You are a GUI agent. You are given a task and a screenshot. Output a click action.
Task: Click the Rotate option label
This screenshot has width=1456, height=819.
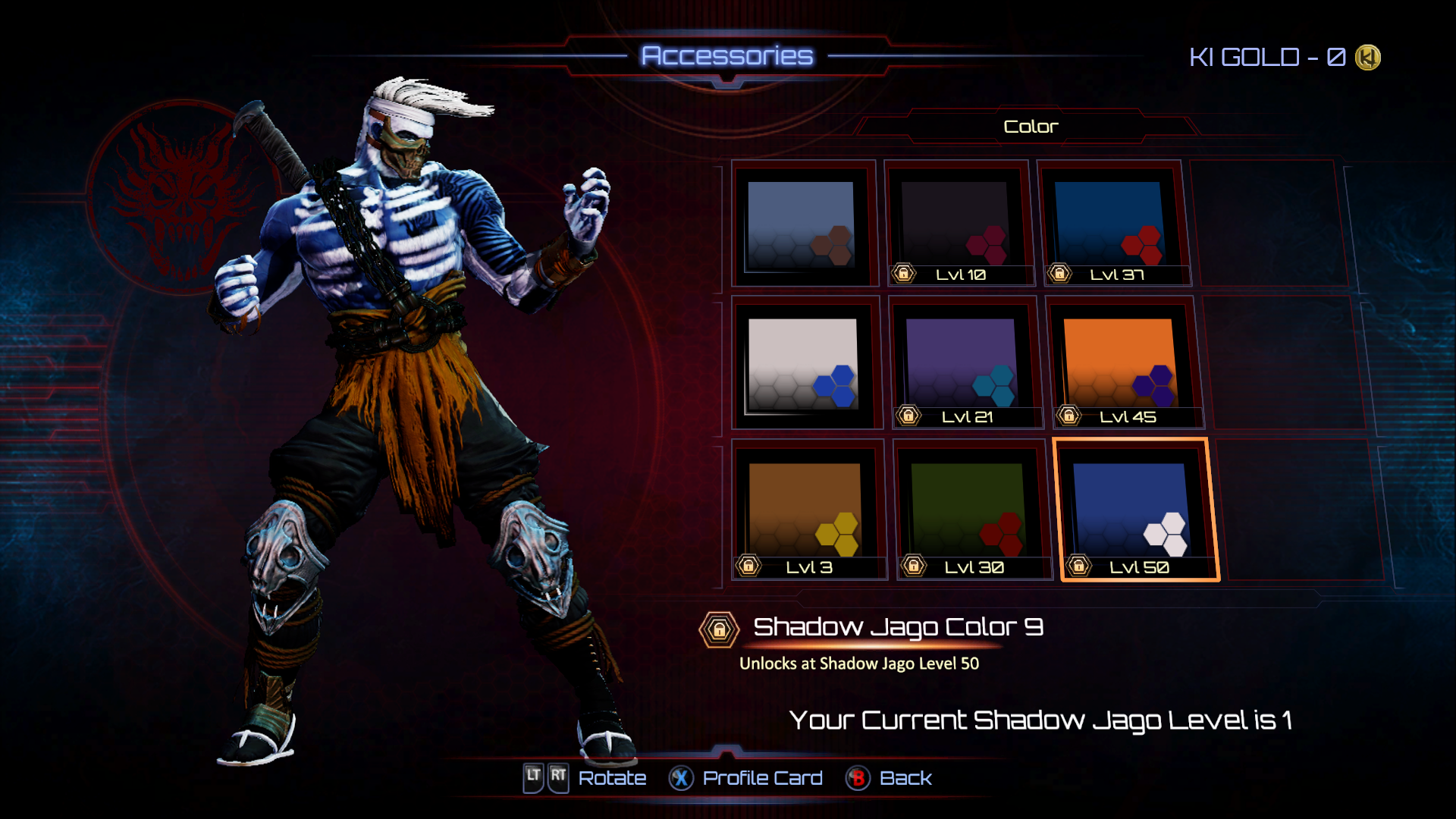612,778
